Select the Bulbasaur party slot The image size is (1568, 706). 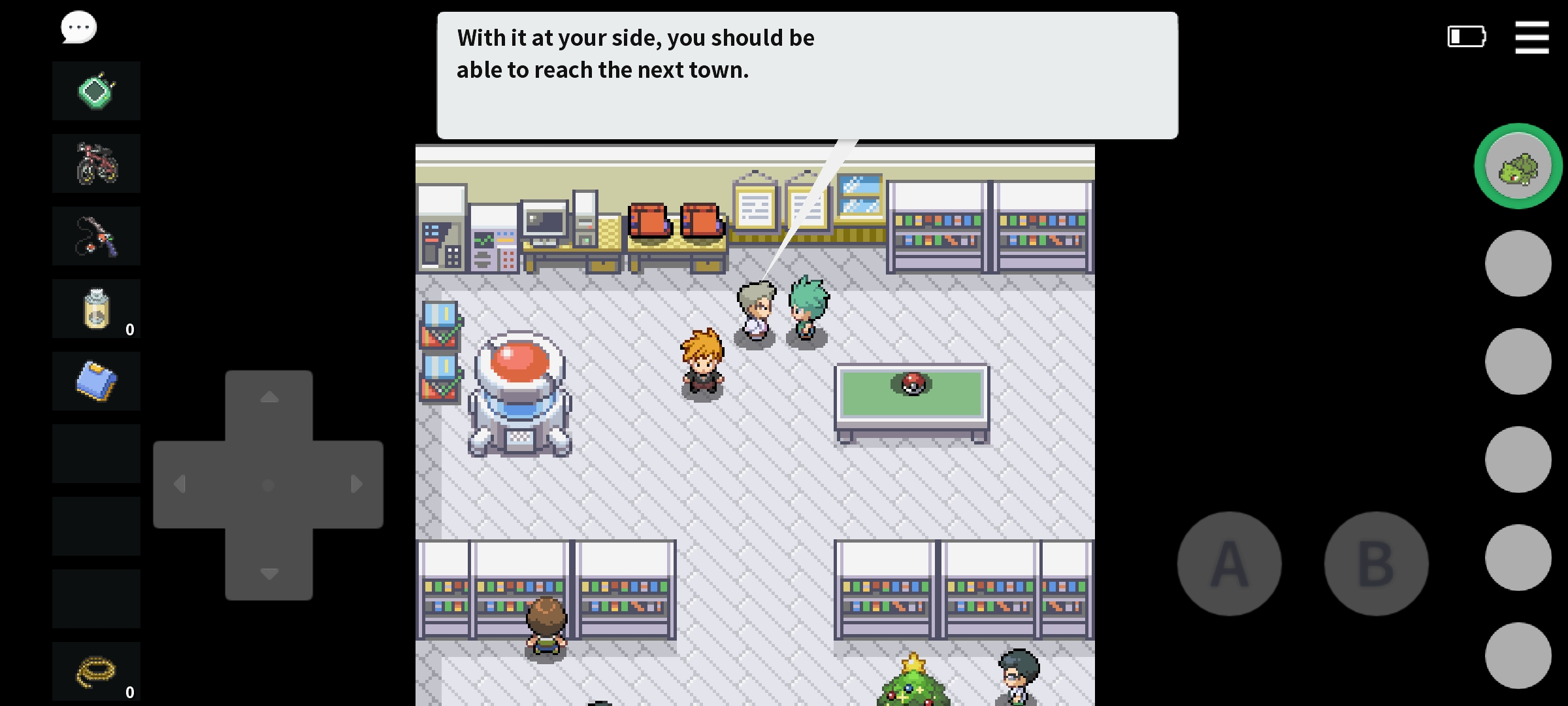click(x=1518, y=166)
